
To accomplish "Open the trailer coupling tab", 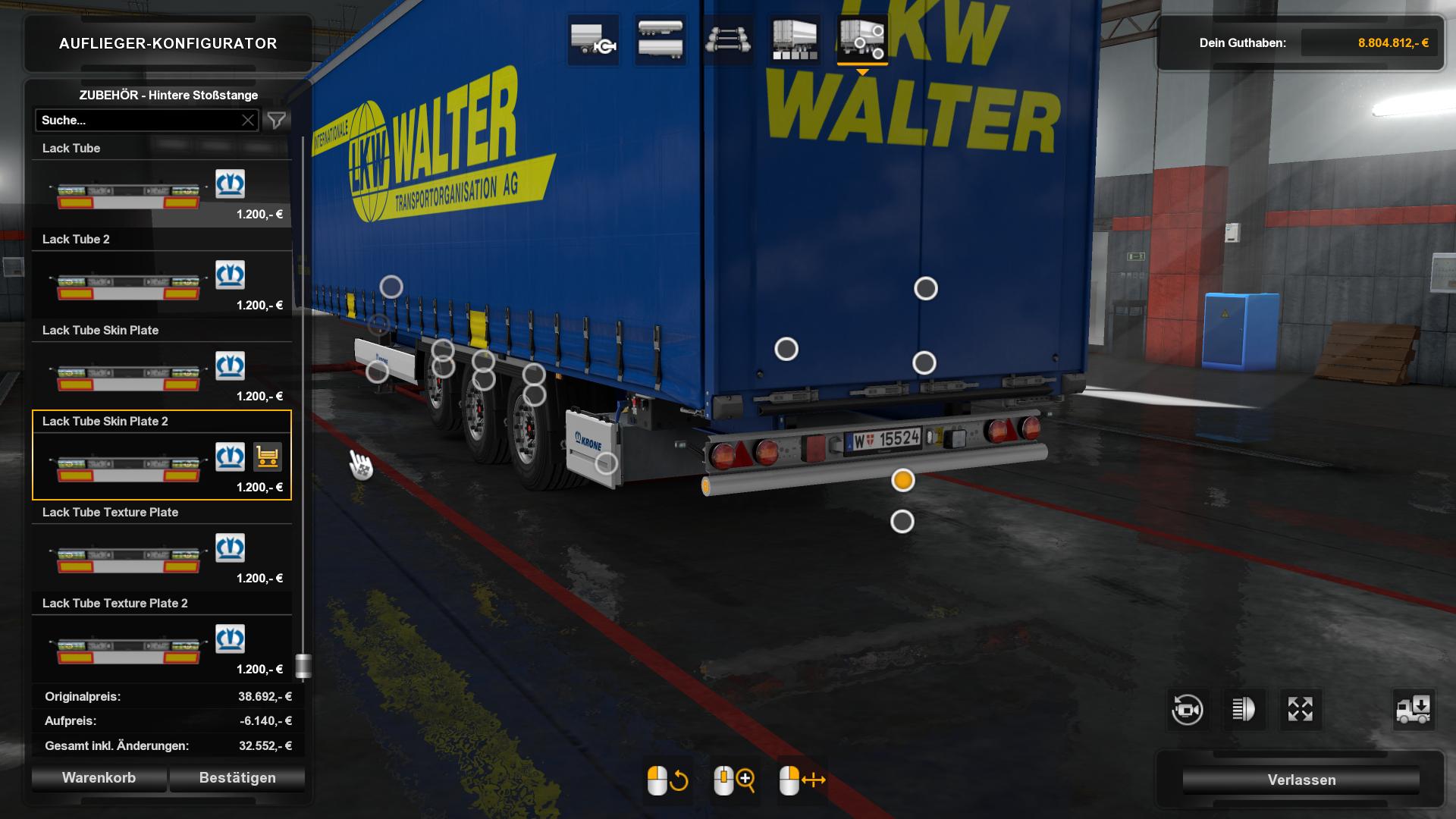I will (593, 40).
